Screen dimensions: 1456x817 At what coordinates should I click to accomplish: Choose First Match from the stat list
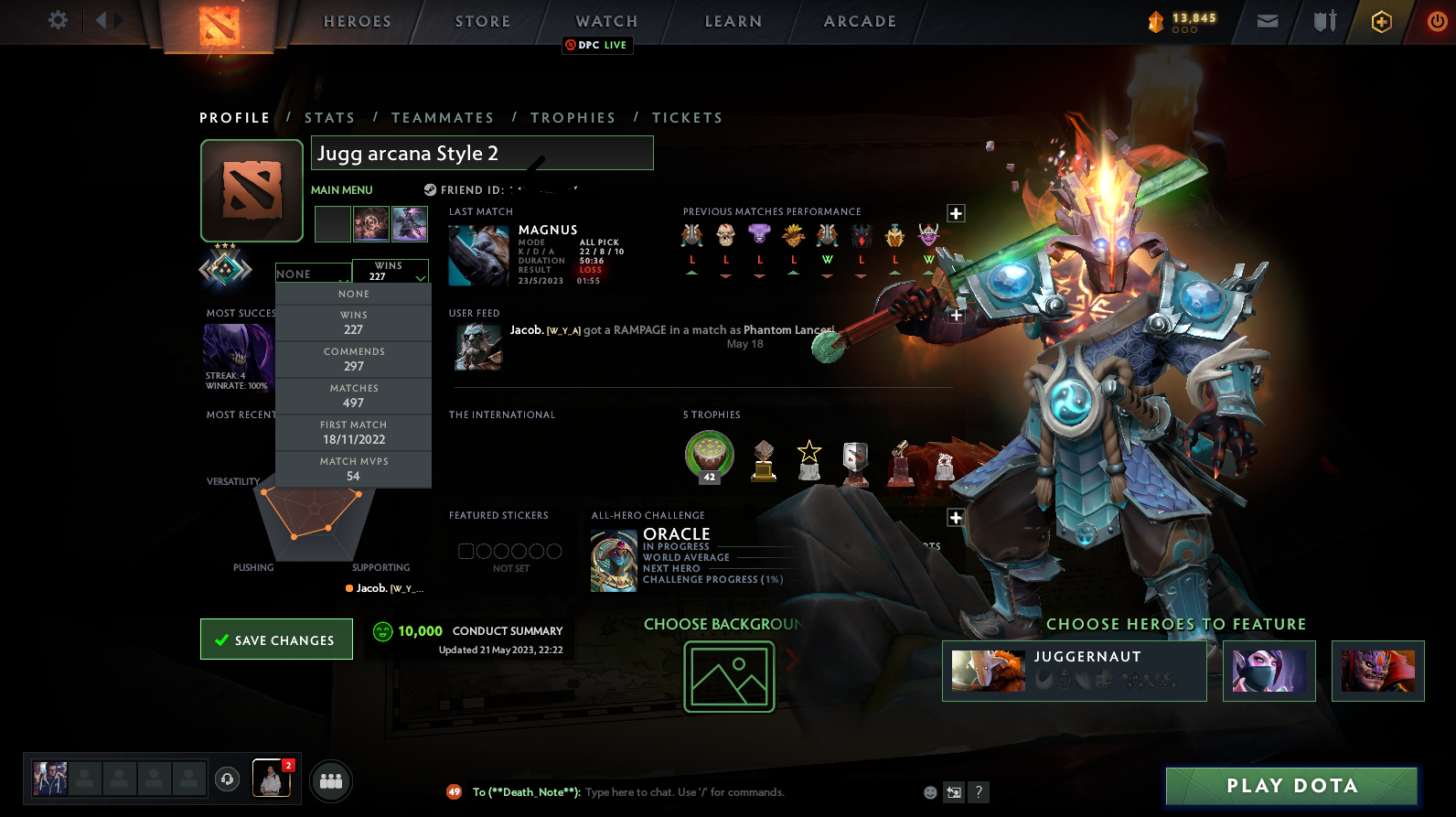click(x=353, y=431)
